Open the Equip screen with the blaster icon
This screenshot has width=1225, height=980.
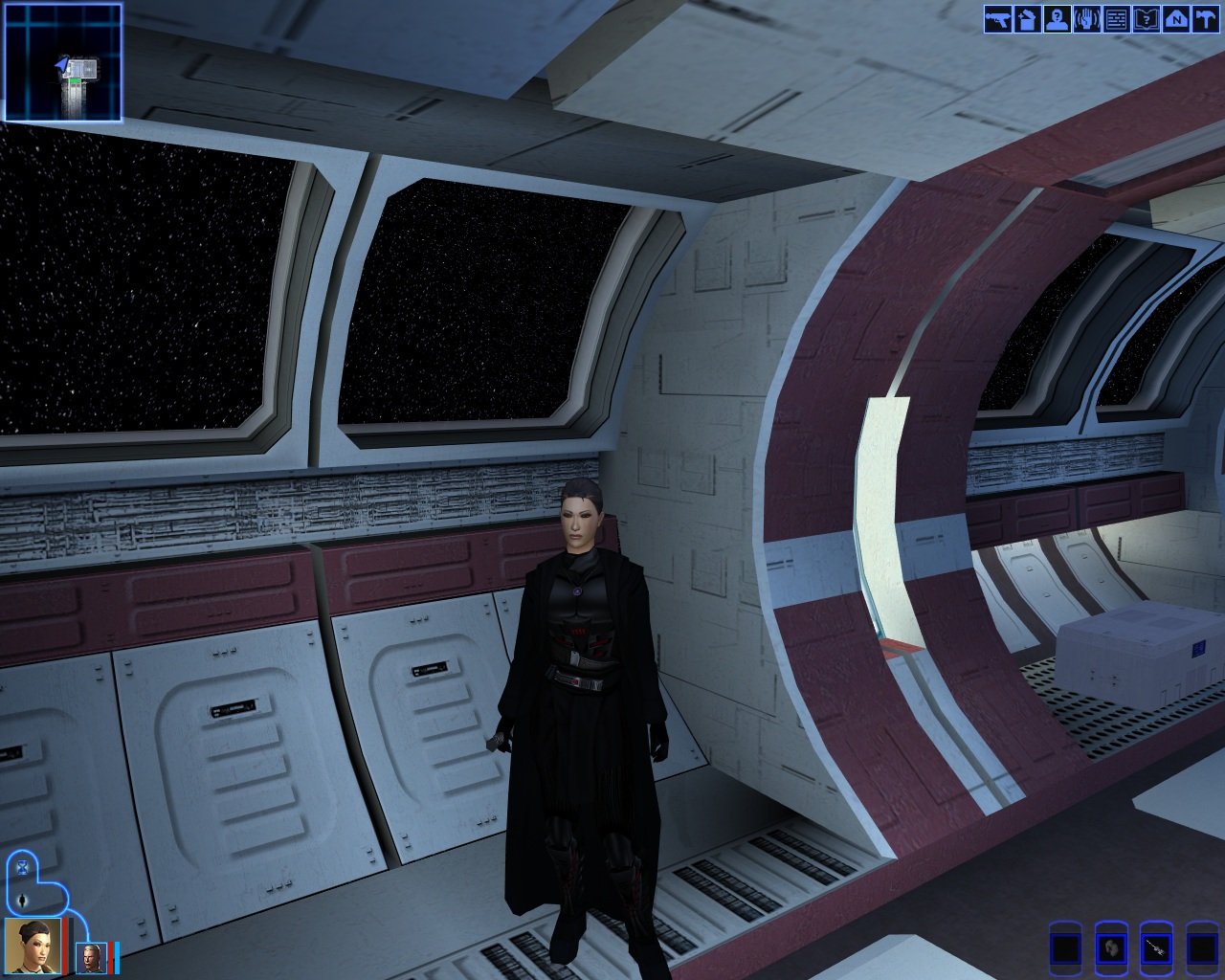coord(997,19)
